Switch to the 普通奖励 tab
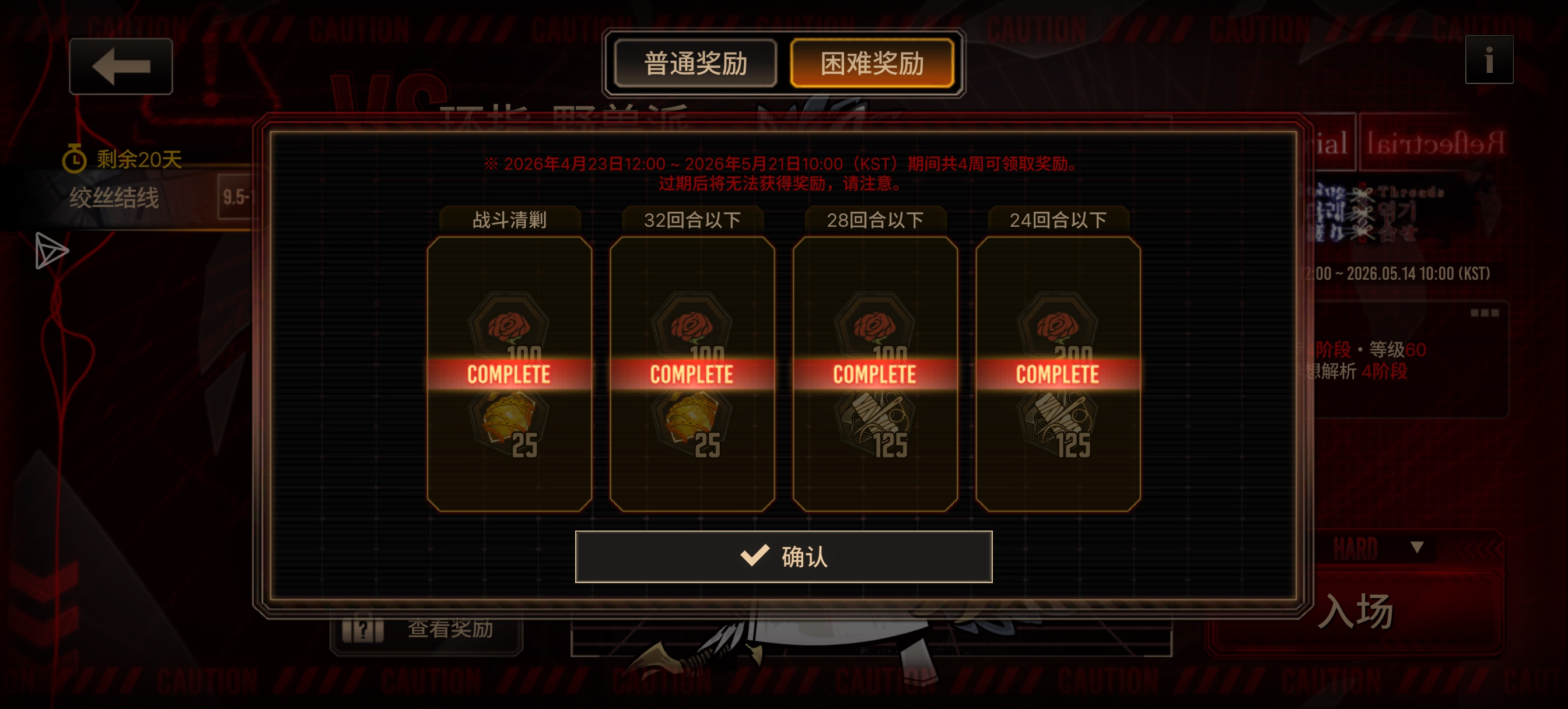The image size is (1568, 709). (x=695, y=63)
